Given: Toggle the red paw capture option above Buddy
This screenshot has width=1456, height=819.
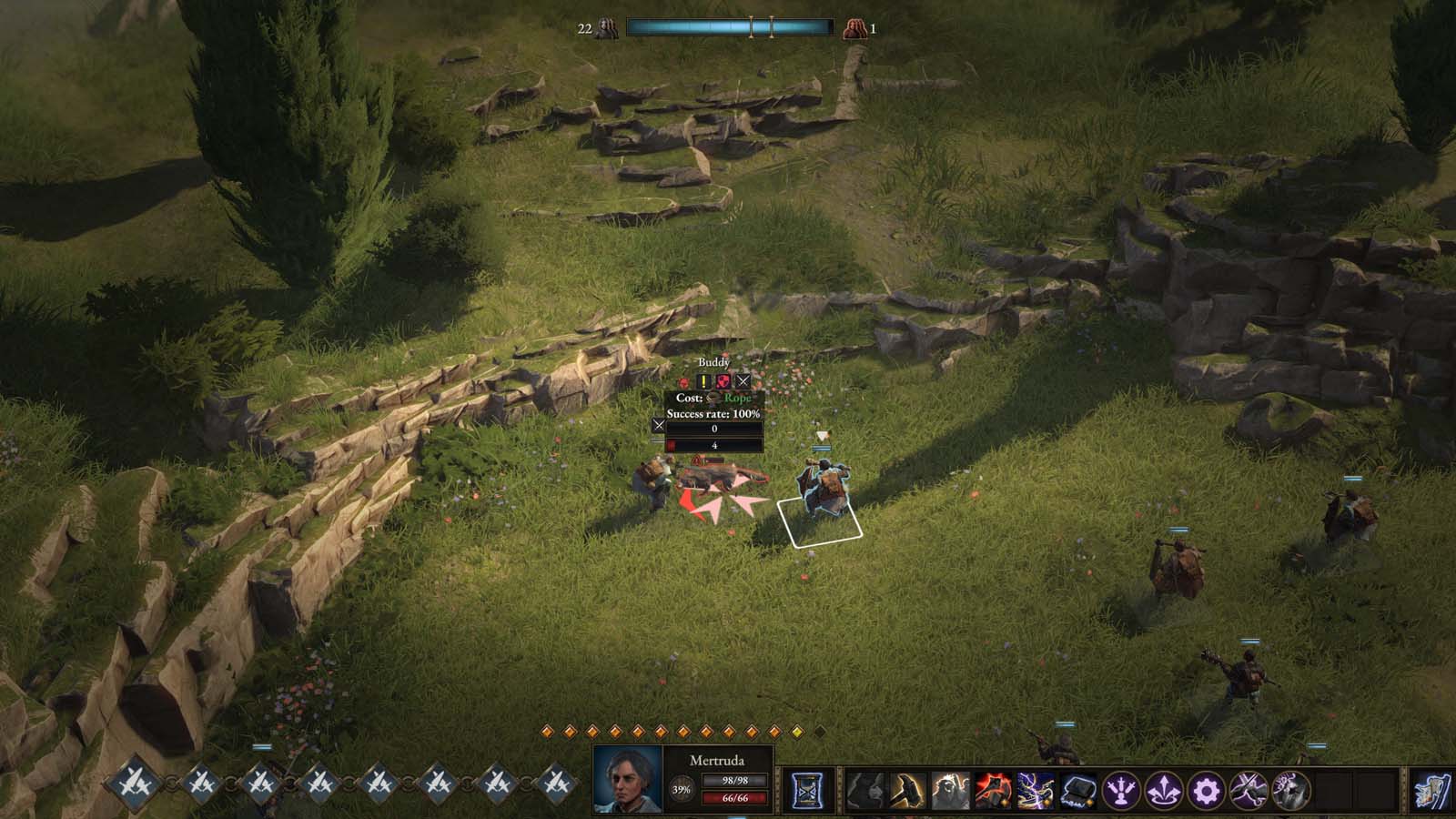Looking at the screenshot, I should point(683,382).
